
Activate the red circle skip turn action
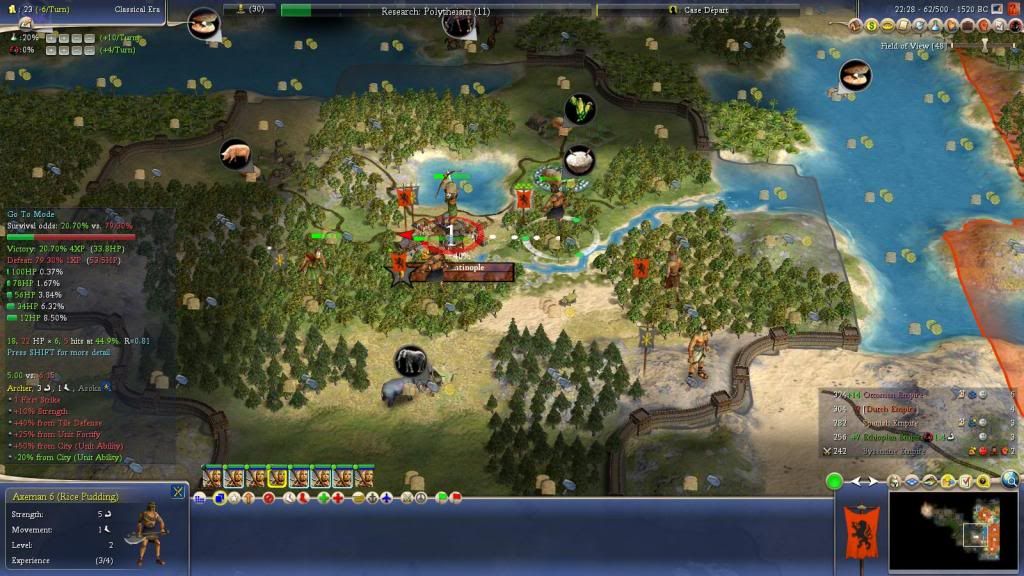click(269, 498)
